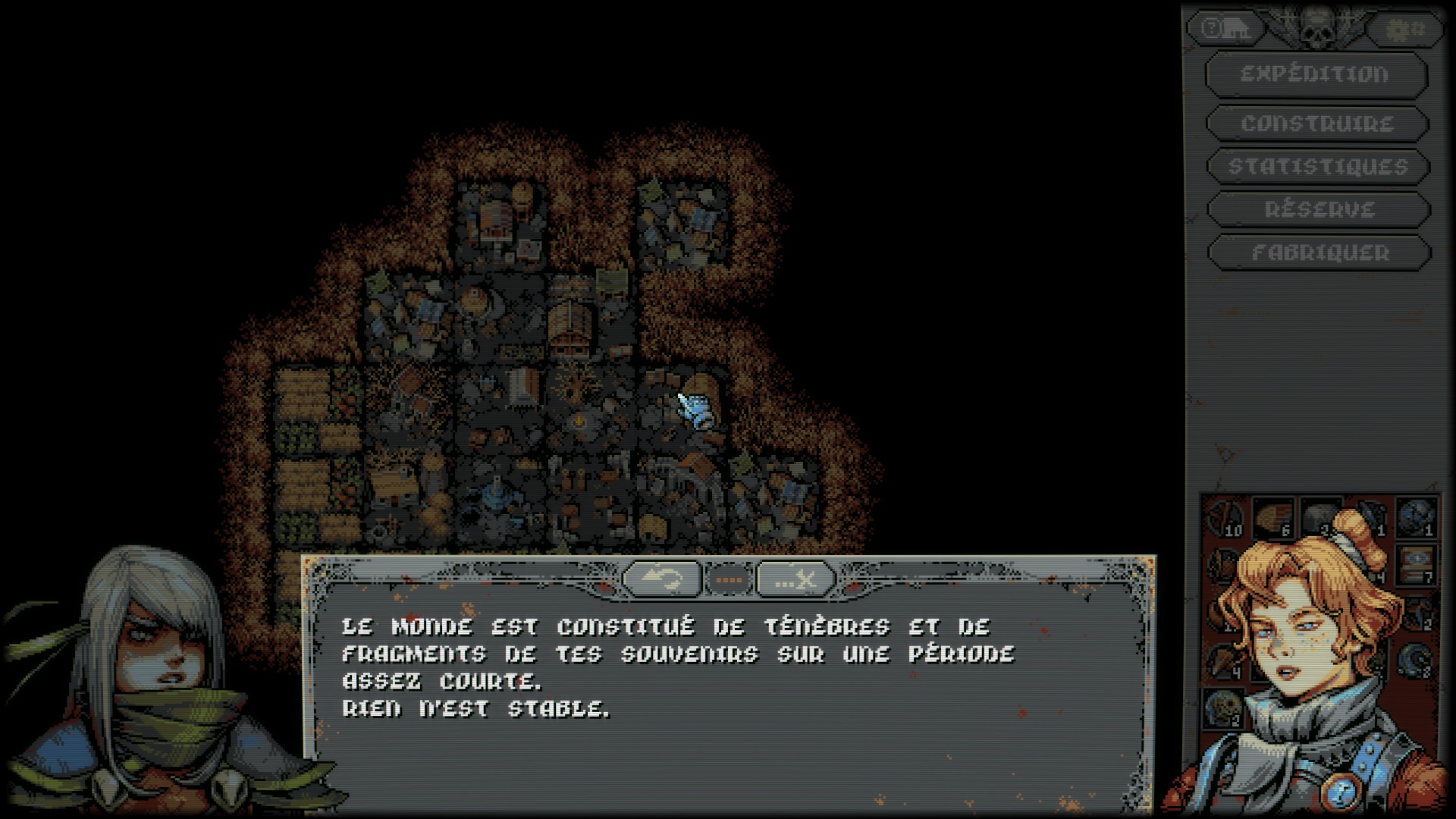Pick the book resource slot showing 7
Viewport: 1456px width, 819px height.
pyautogui.click(x=1415, y=565)
